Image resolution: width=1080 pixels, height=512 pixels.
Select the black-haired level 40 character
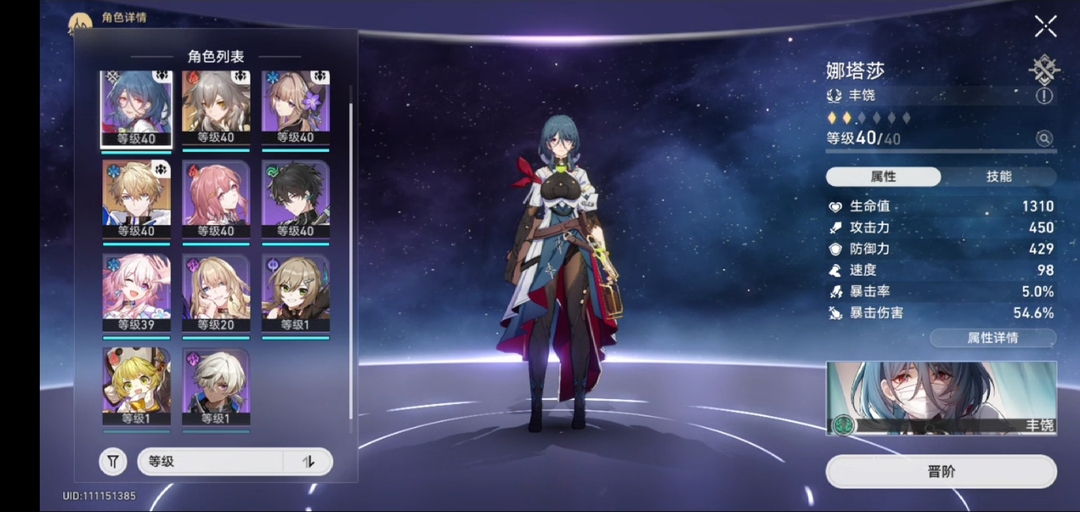296,200
